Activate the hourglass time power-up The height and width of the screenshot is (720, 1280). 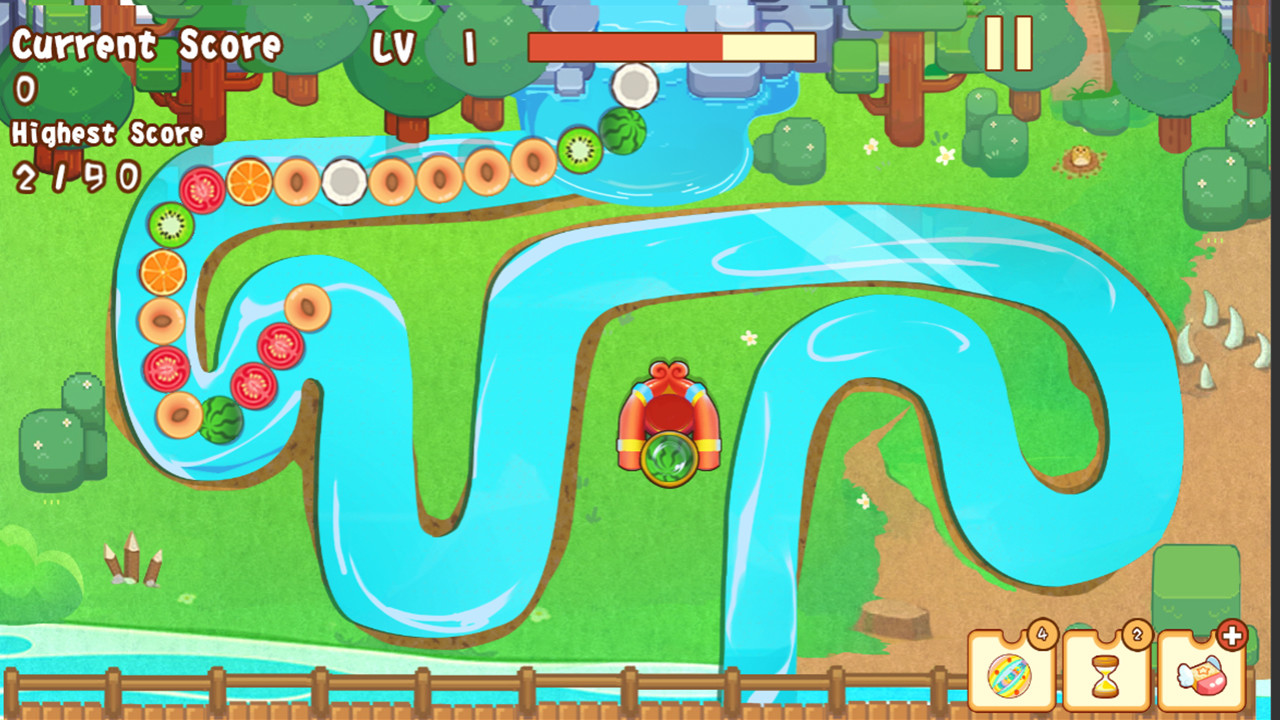1108,677
